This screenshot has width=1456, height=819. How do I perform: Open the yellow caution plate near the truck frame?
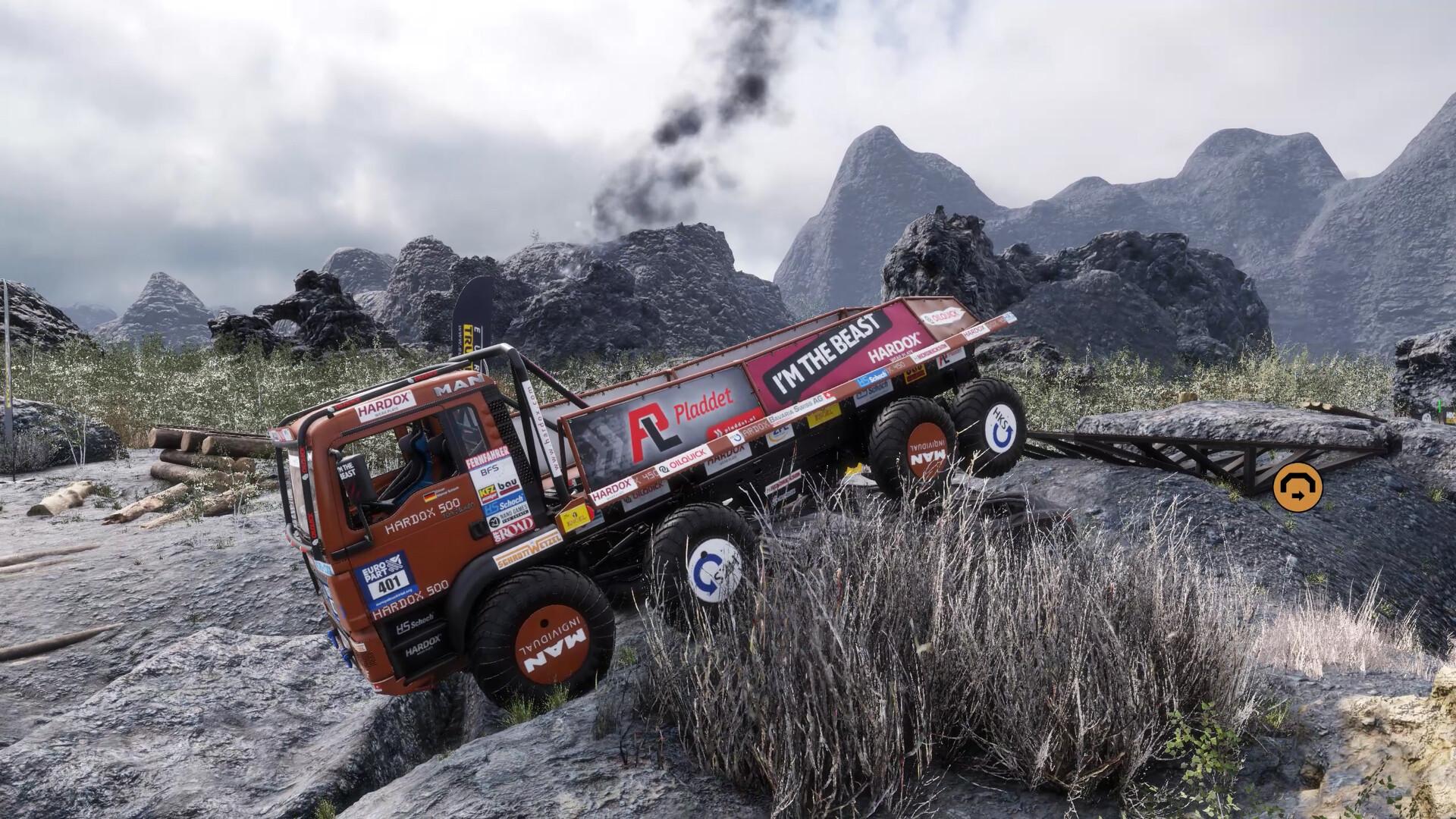(x=574, y=516)
